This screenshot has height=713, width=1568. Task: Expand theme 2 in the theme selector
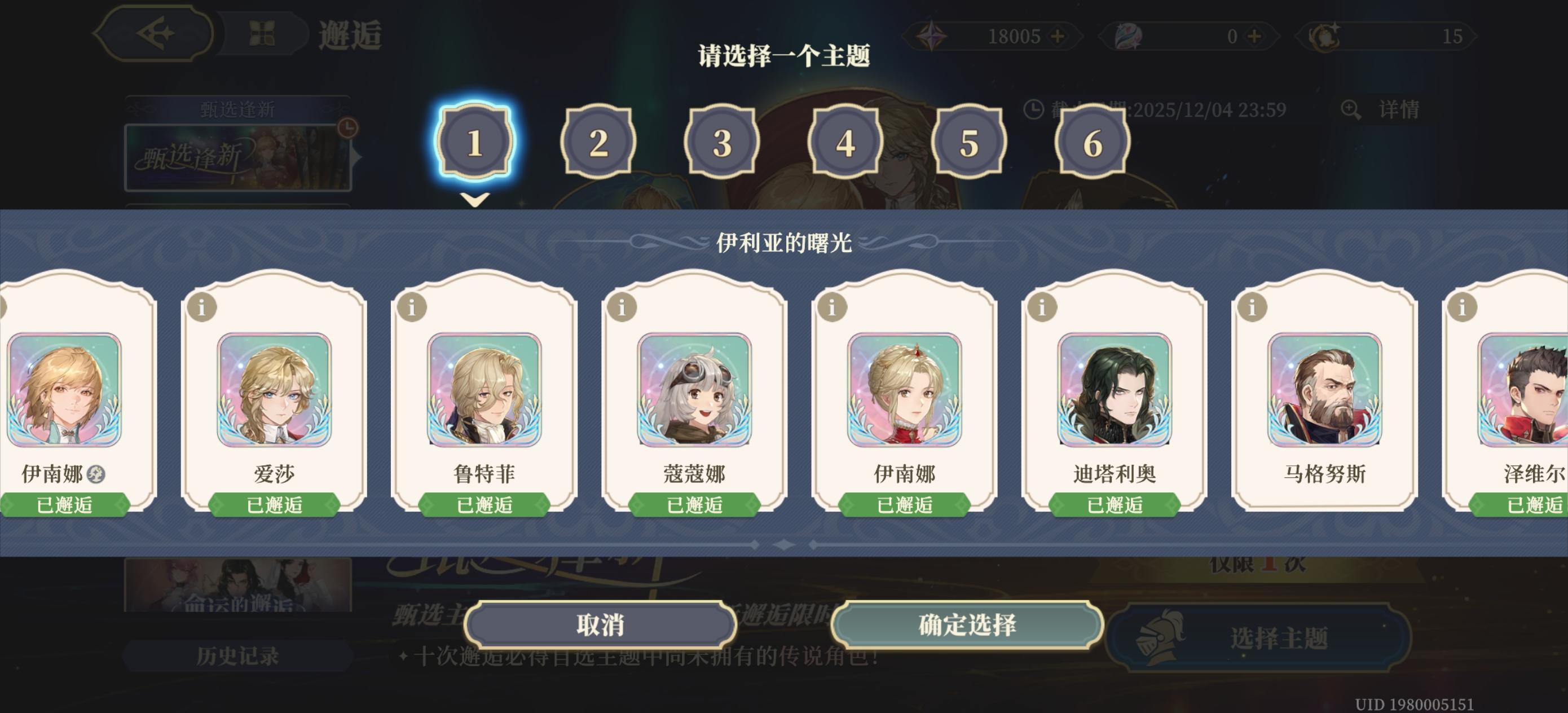[x=598, y=143]
